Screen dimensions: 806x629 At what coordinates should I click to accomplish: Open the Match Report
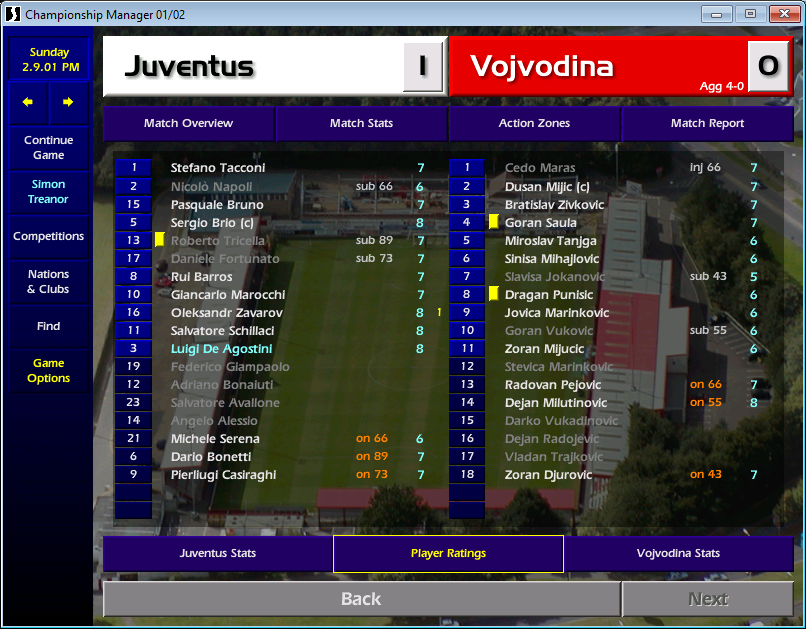[707, 123]
